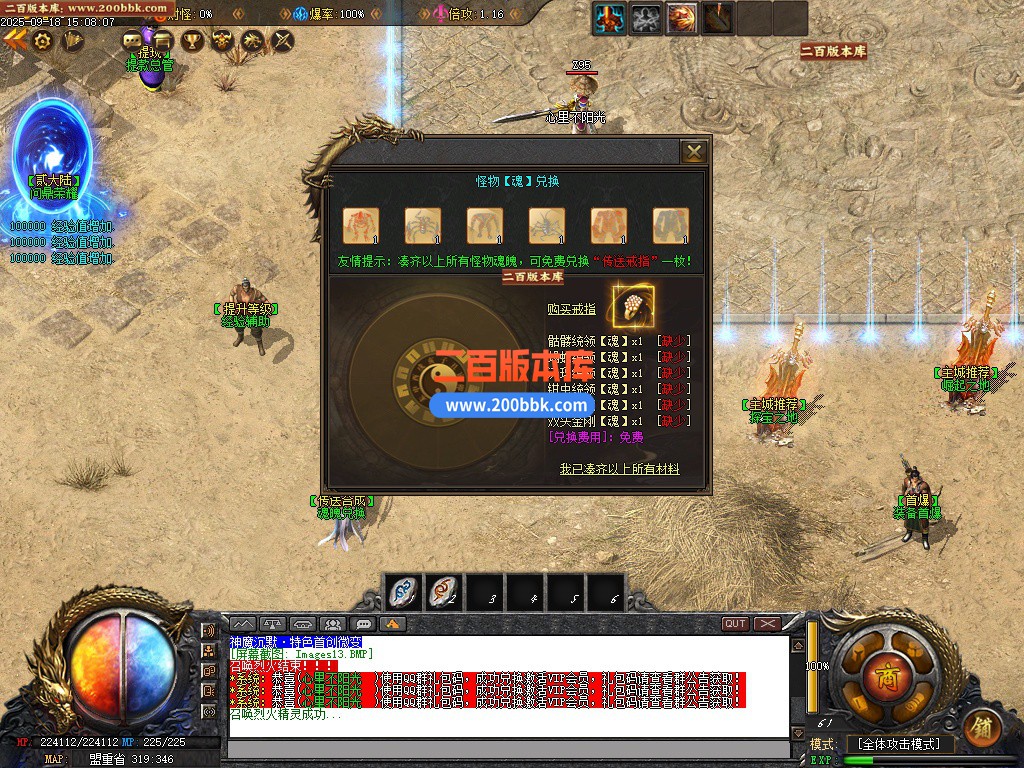
Task: Activate the teal warrior buff icon at top
Action: point(609,17)
